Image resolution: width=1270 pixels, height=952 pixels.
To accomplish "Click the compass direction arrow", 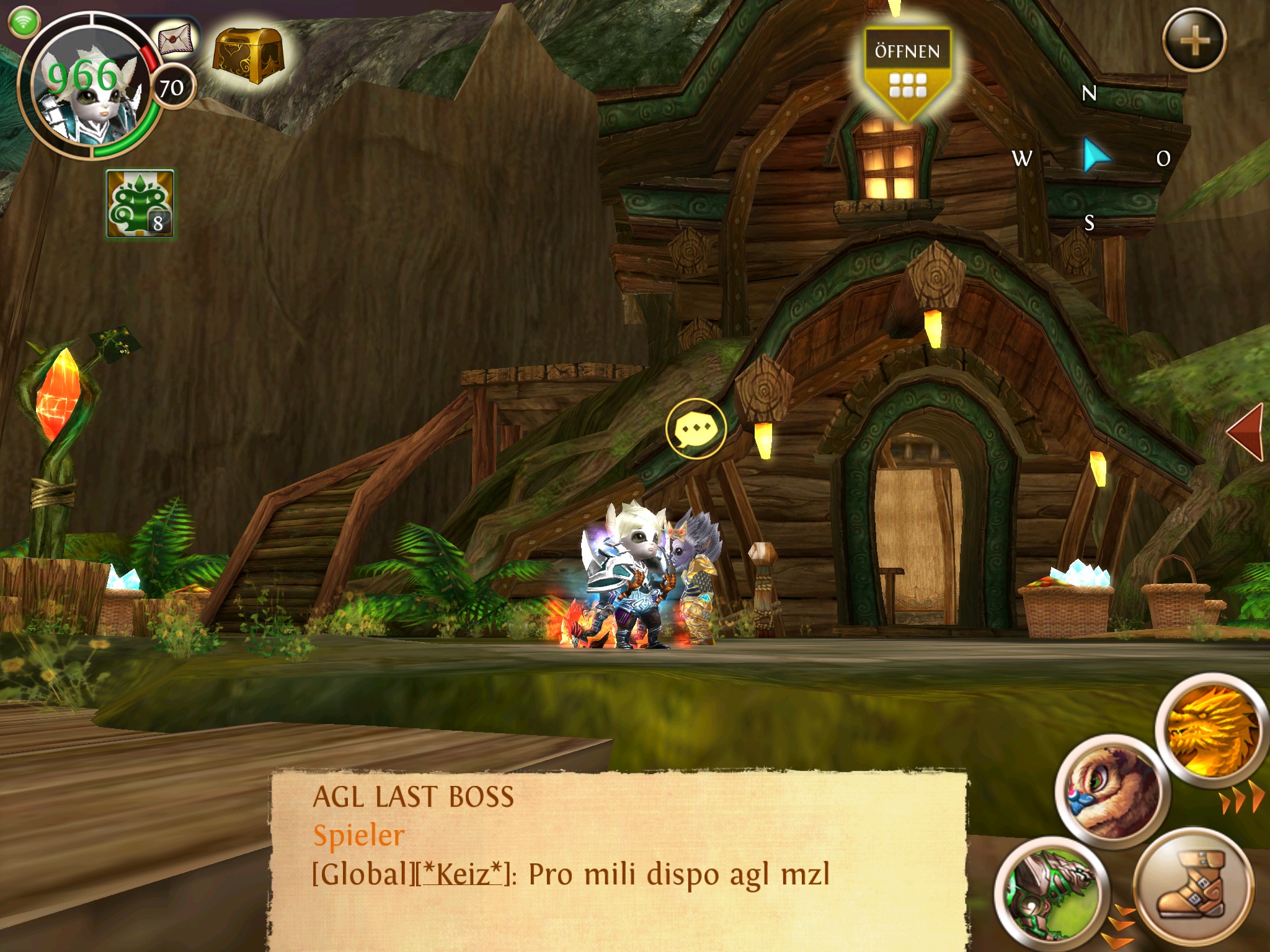I will tap(1096, 155).
